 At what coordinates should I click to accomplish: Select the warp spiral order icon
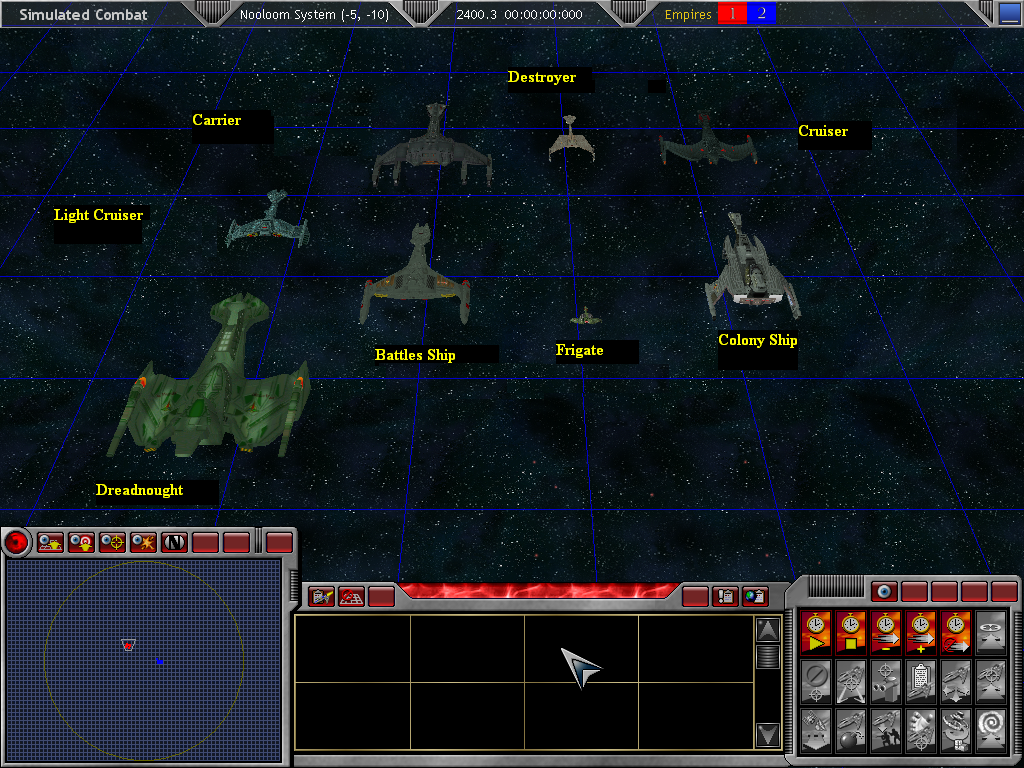click(992, 729)
